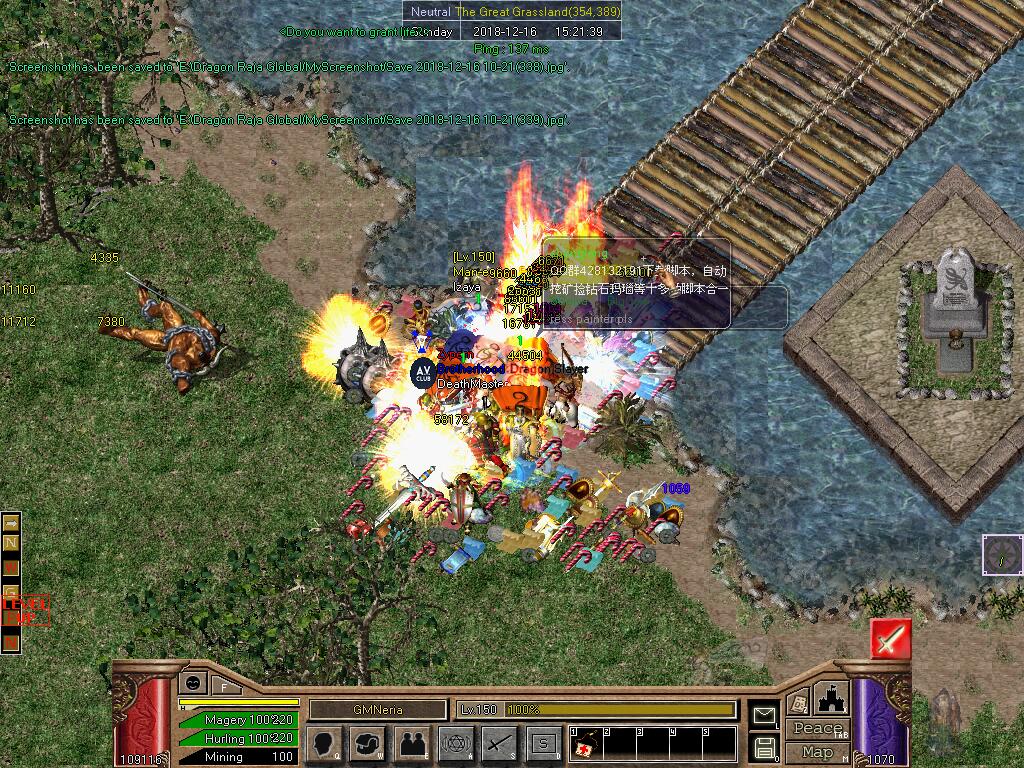Select the sword combat skill button
This screenshot has height=768, width=1024.
coord(500,743)
